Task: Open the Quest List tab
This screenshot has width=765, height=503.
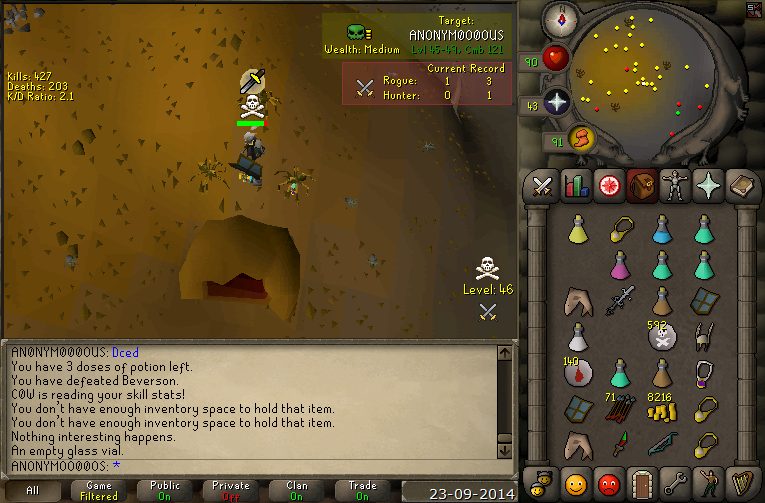Action: point(608,186)
